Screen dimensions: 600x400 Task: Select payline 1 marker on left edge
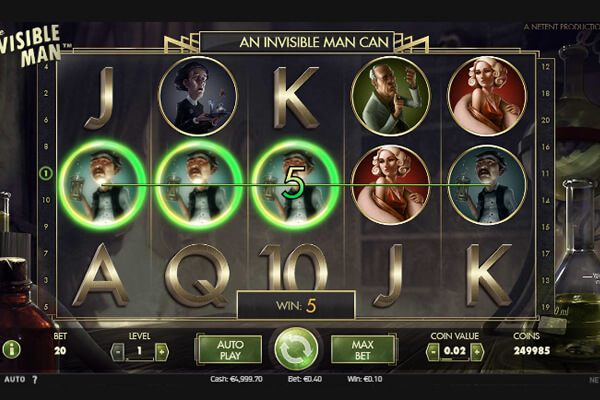tap(45, 174)
